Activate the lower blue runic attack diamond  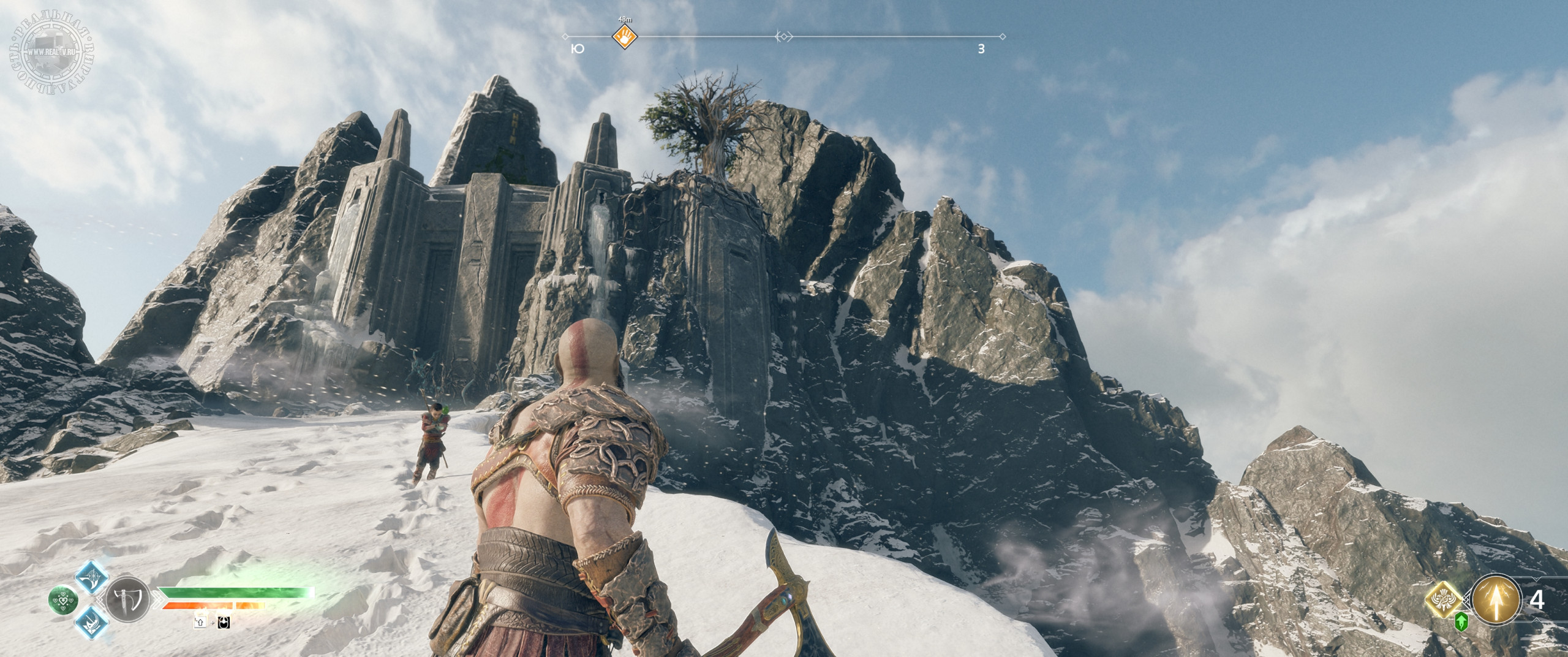point(92,623)
